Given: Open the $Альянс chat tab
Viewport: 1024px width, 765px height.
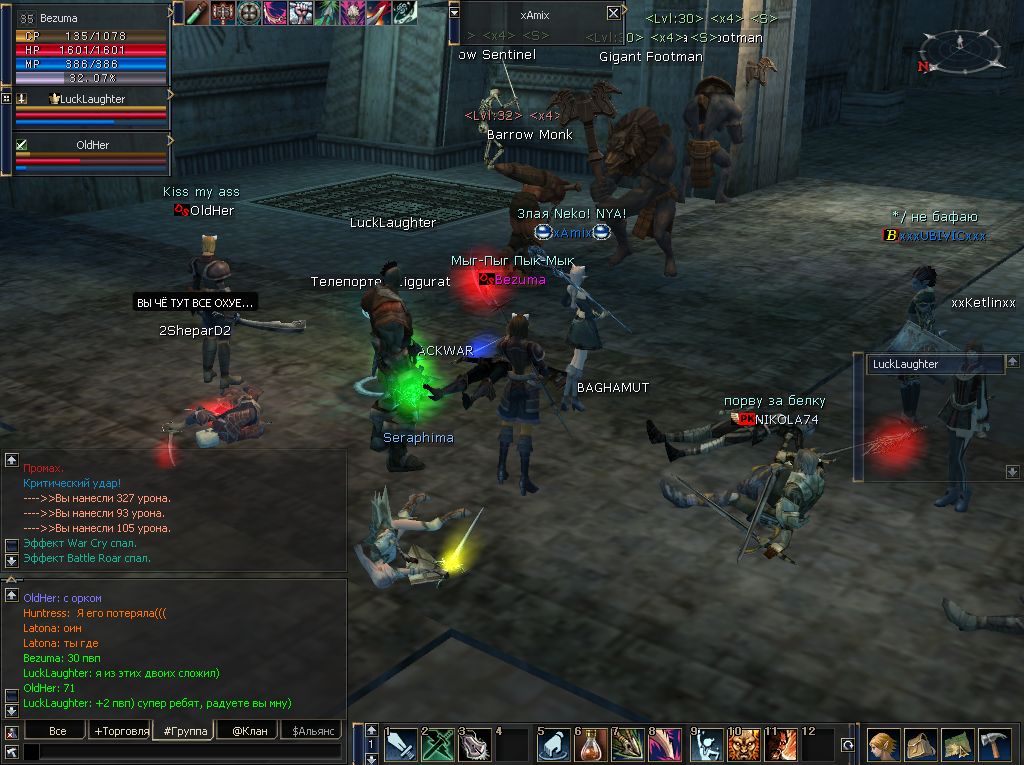Looking at the screenshot, I should click(311, 731).
